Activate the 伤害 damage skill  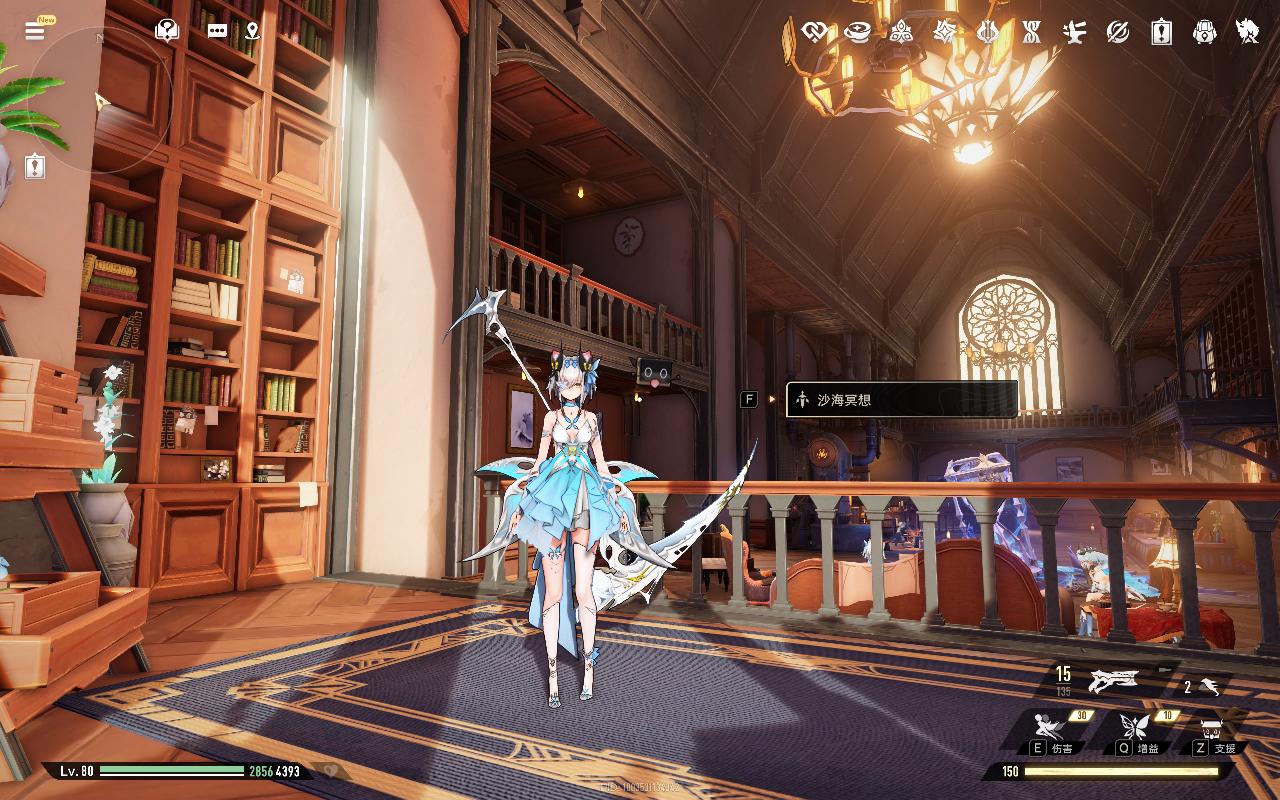tap(1051, 727)
